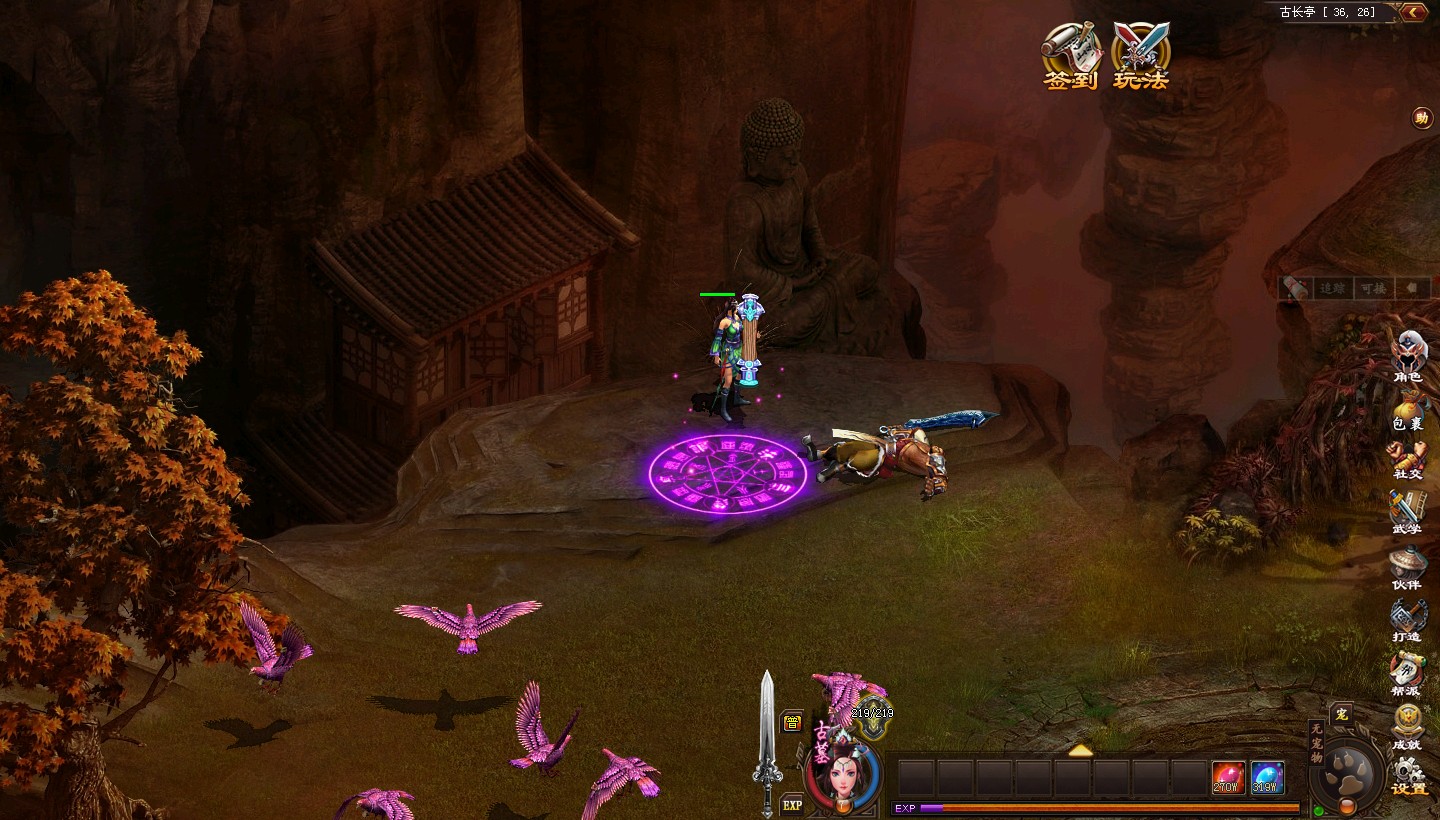1440x820 pixels.
Task: Open the 签到 sign-in scroll icon
Action: pos(1071,54)
